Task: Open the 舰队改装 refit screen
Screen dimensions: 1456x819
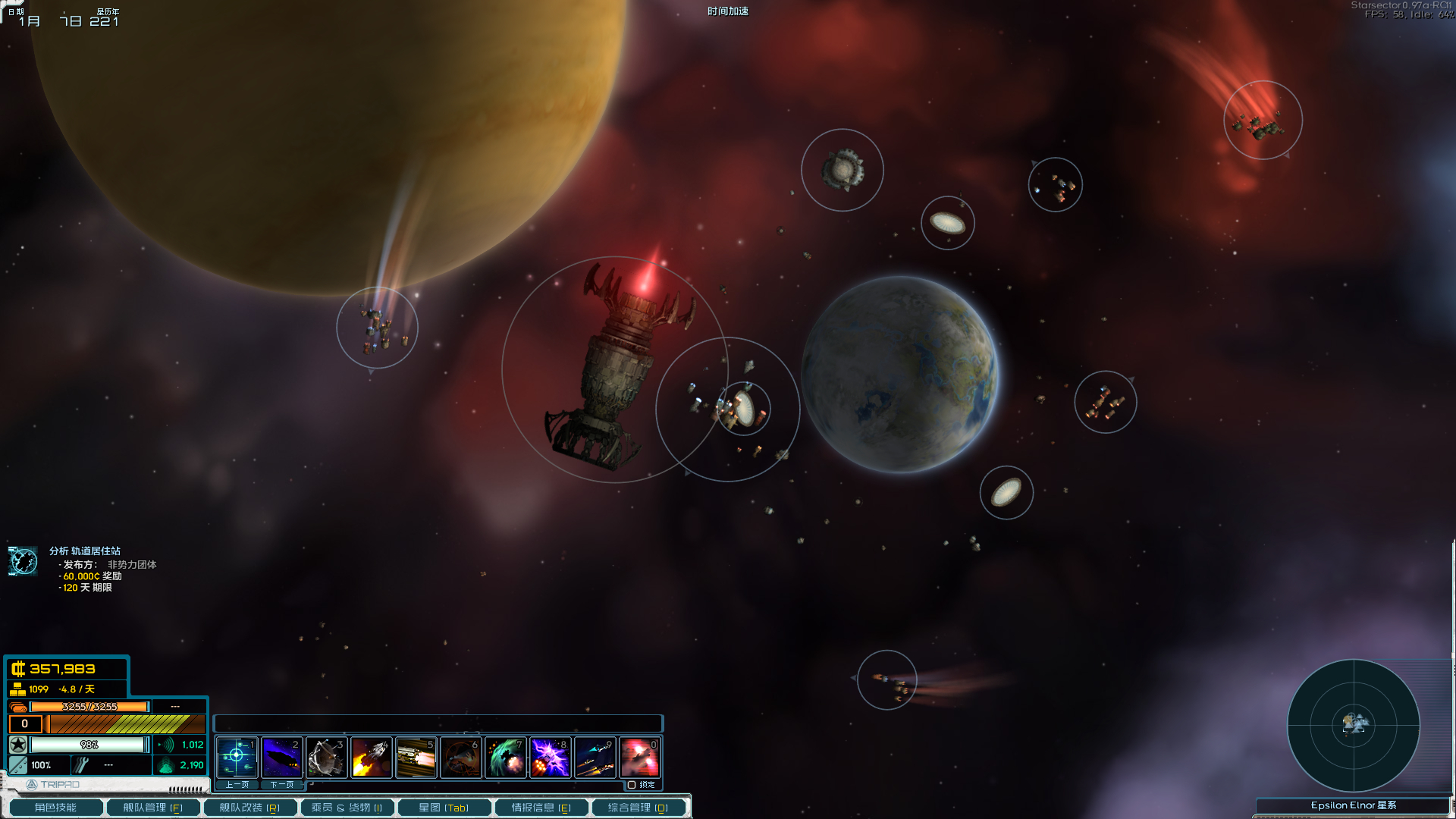Action: tap(249, 808)
